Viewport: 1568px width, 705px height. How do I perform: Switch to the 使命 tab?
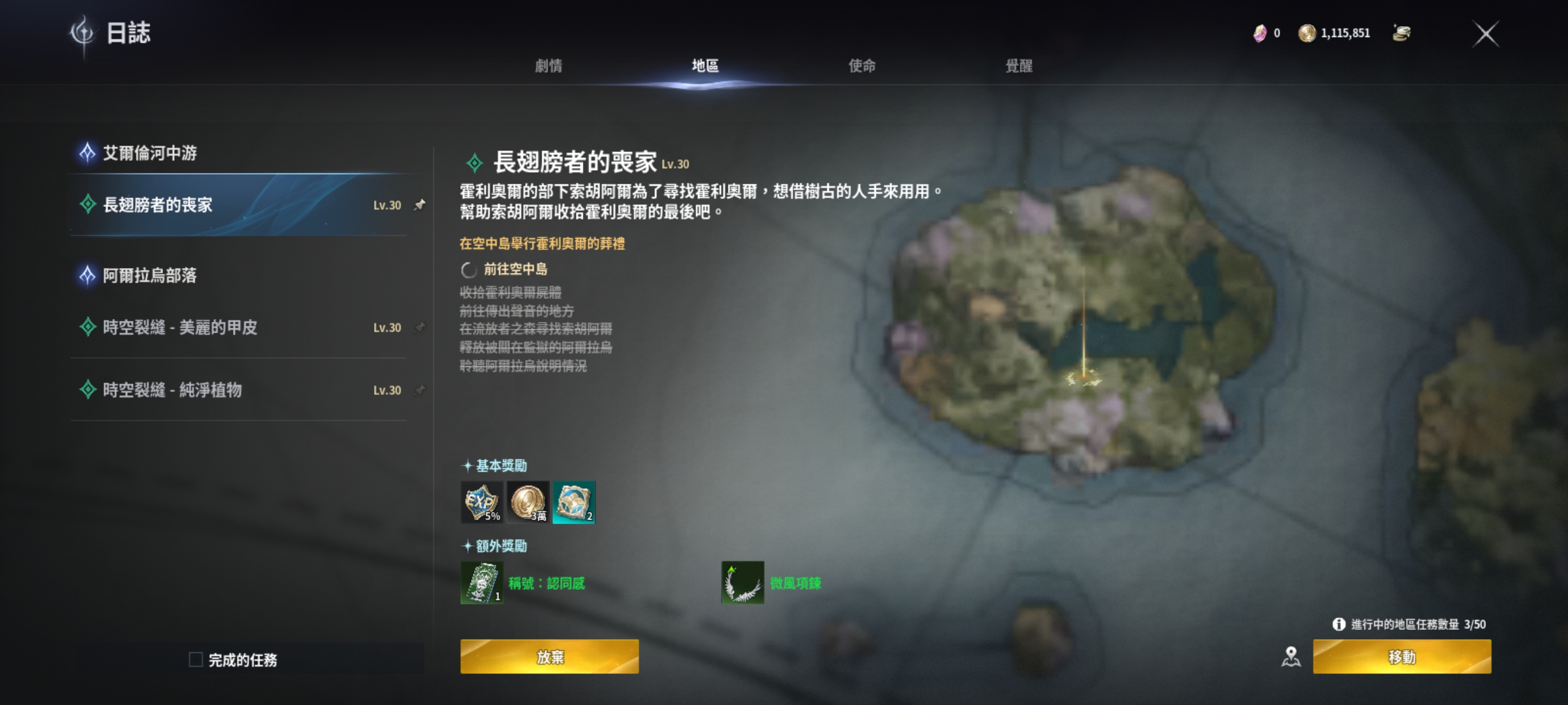tap(861, 66)
